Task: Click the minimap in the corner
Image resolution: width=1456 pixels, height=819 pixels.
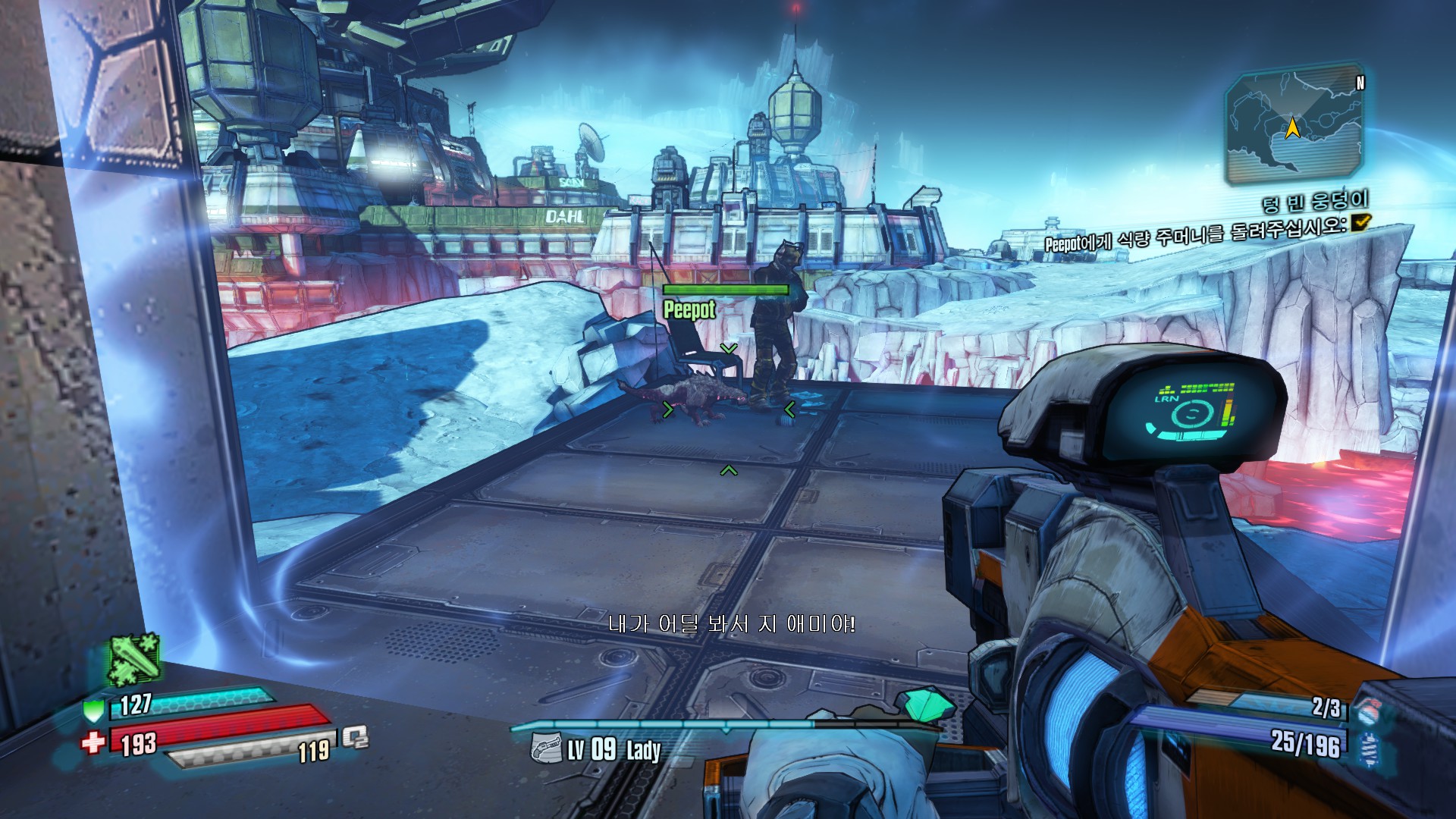Action: coord(1294,126)
